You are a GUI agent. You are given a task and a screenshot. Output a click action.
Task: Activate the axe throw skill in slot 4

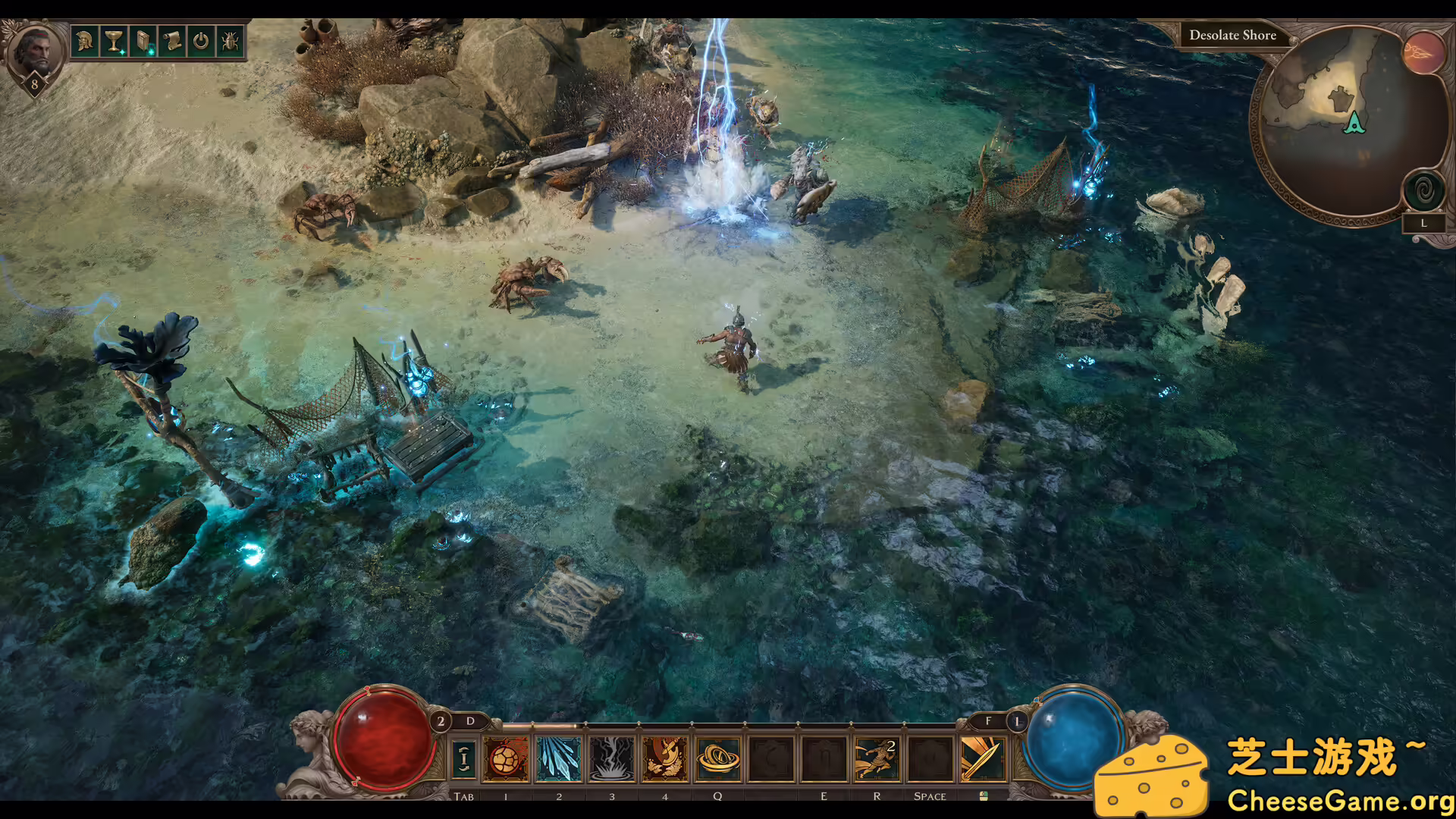[665, 758]
